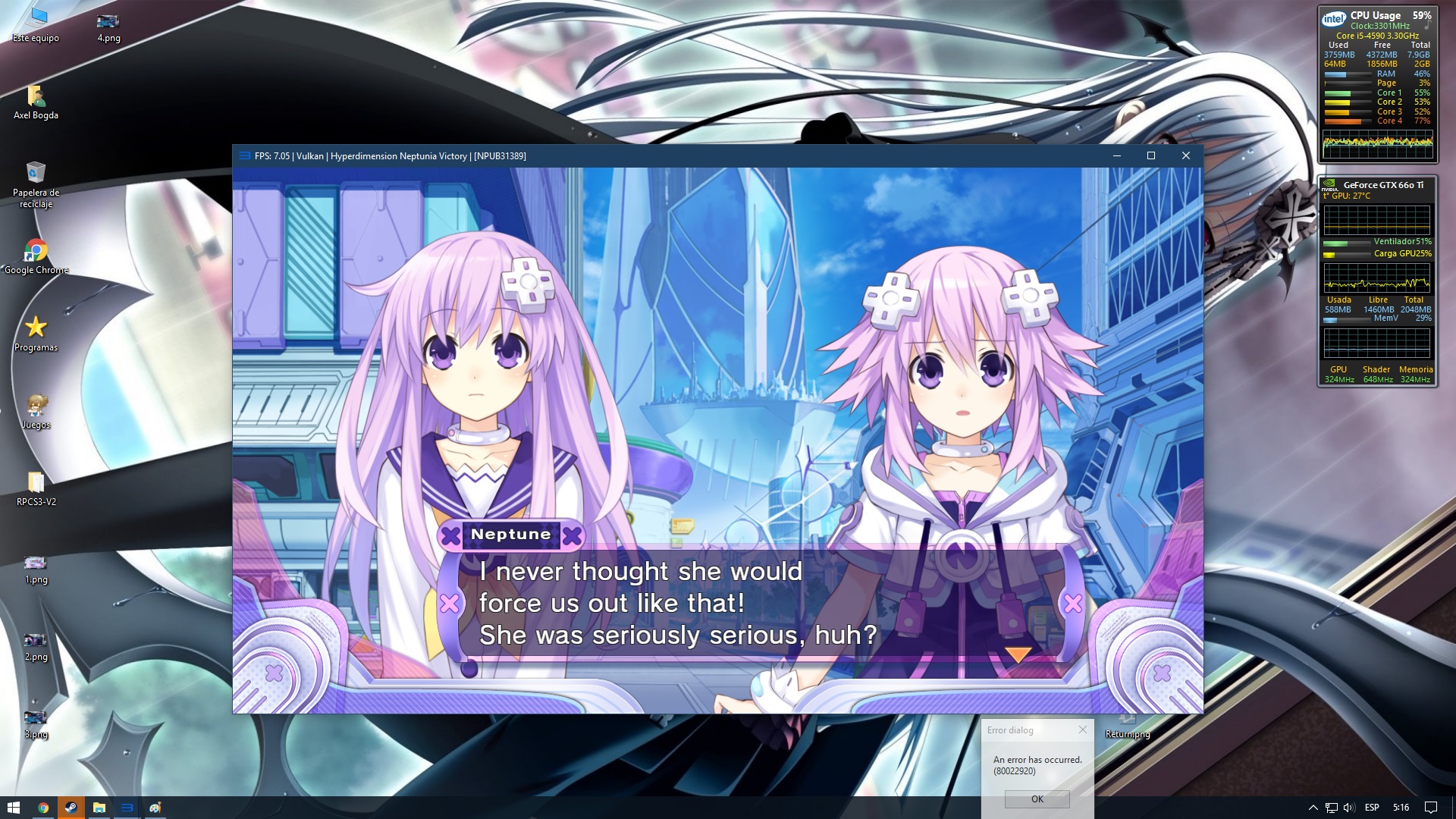Advance dialogue with the orange arrow
1456x819 pixels.
[1018, 654]
